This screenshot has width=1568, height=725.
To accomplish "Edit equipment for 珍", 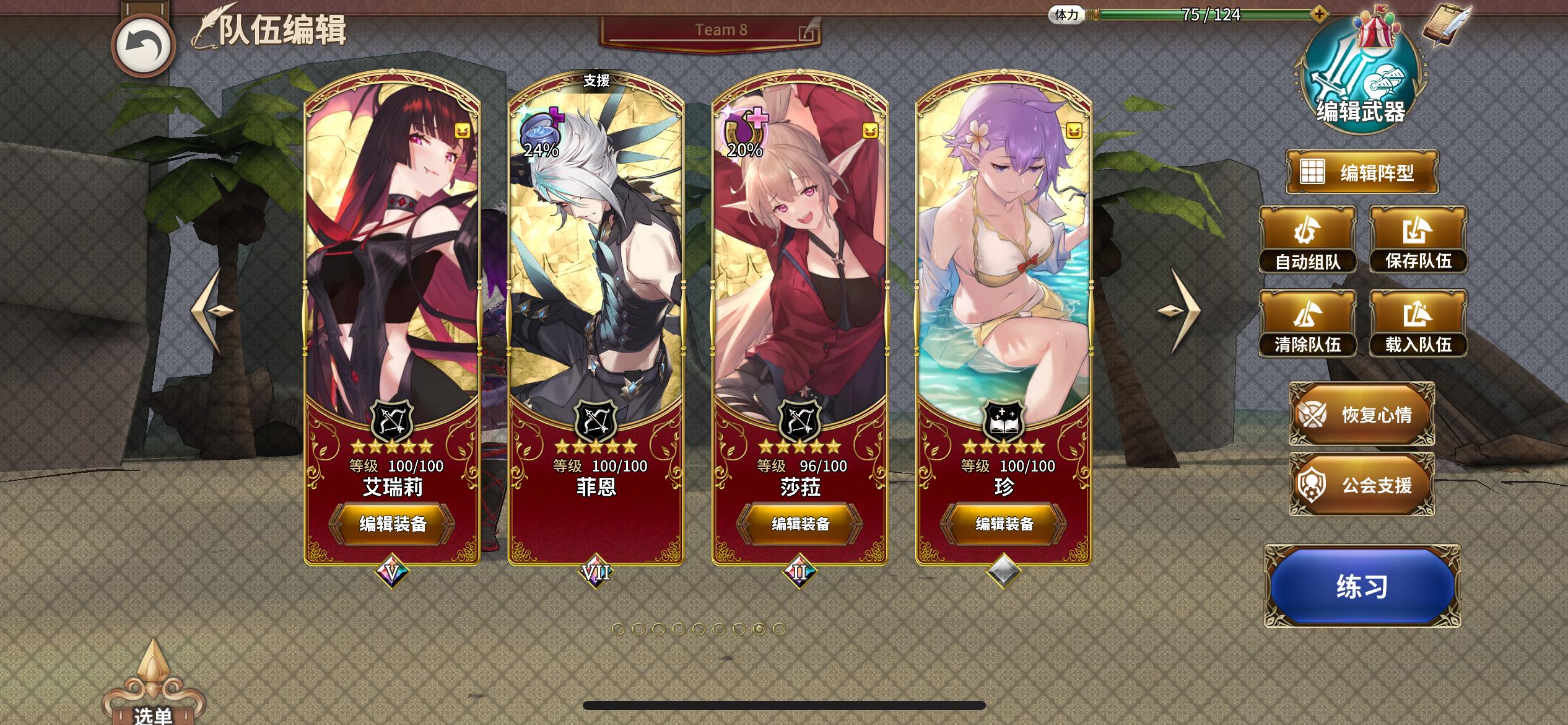I will pyautogui.click(x=1004, y=524).
